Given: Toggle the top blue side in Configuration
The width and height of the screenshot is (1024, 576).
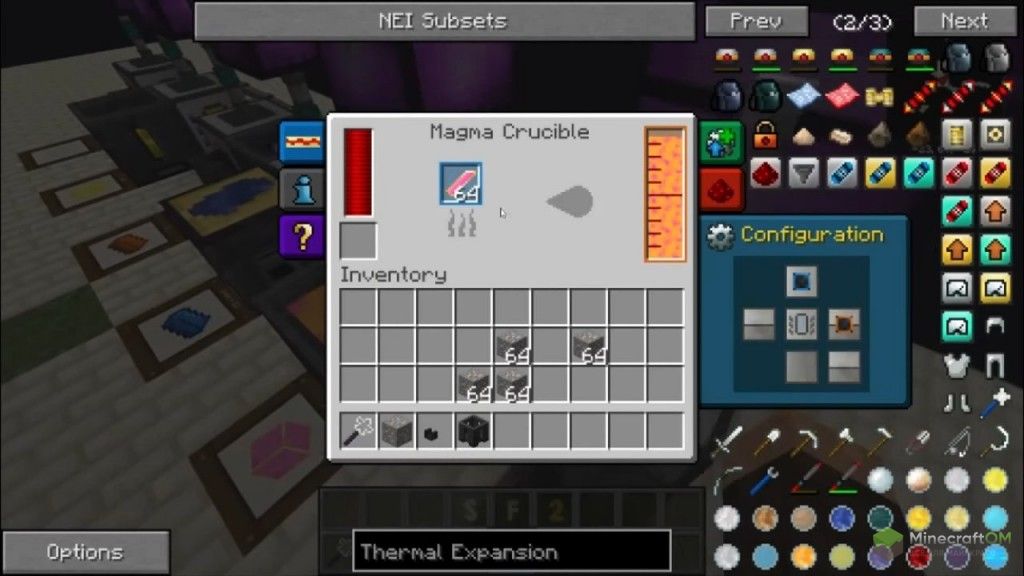Looking at the screenshot, I should [800, 282].
